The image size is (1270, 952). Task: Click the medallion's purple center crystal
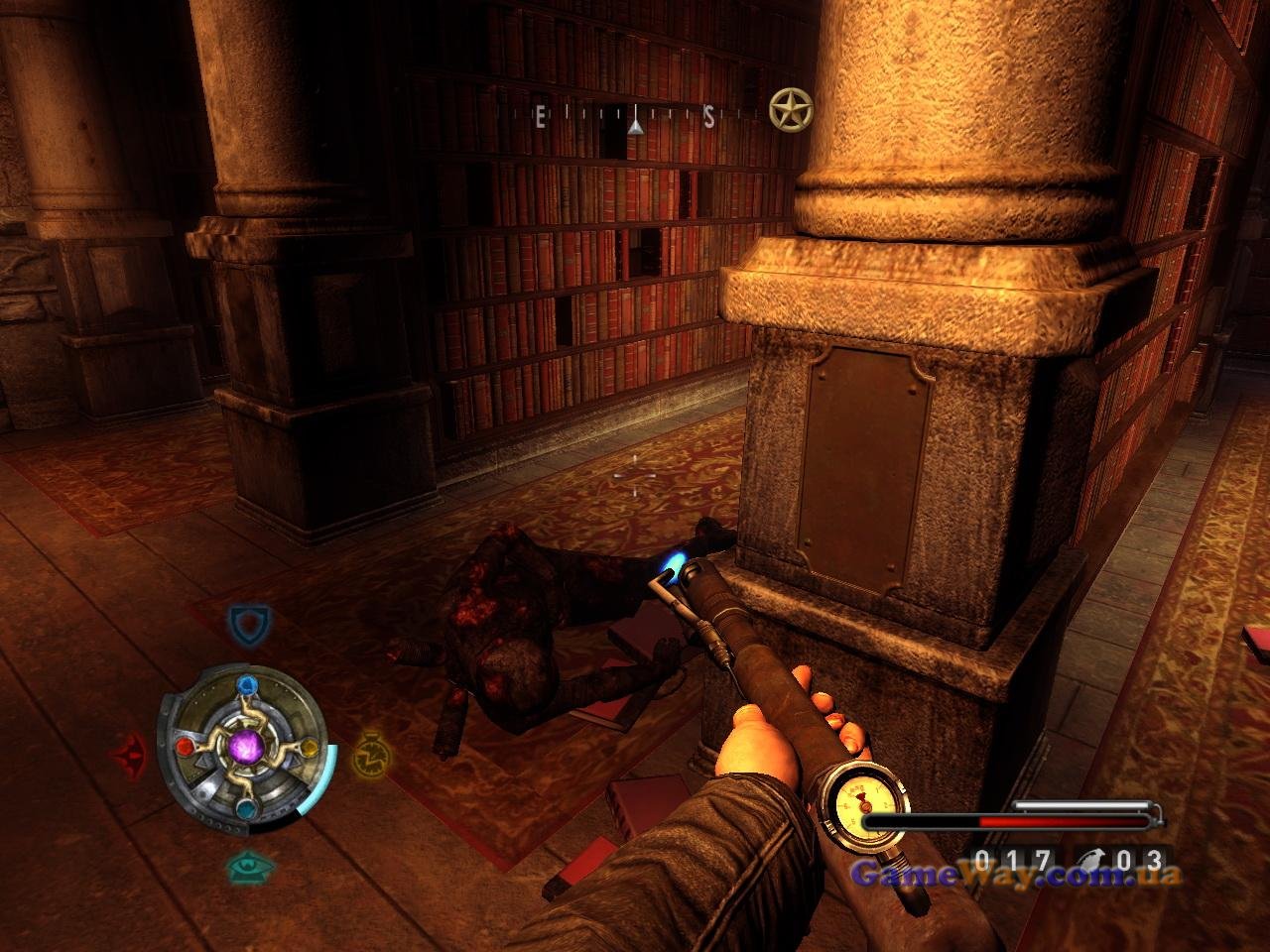point(245,745)
